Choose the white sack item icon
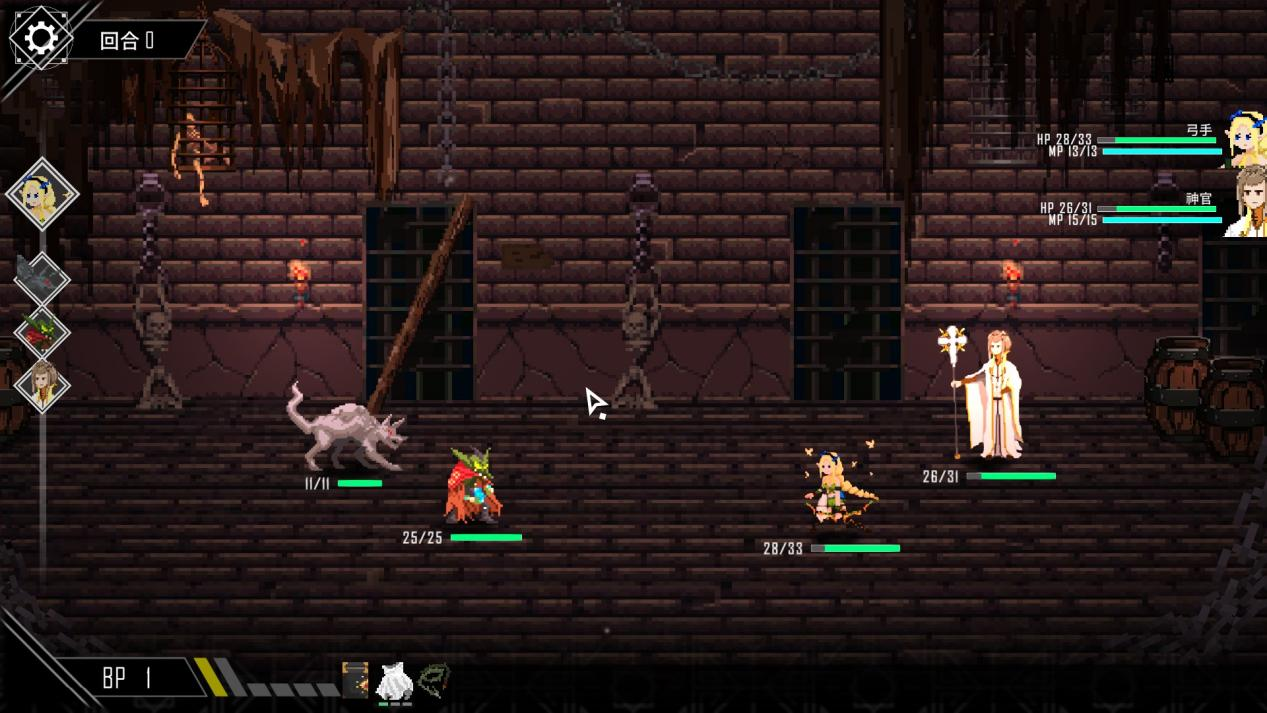The height and width of the screenshot is (713, 1267). (x=394, y=683)
